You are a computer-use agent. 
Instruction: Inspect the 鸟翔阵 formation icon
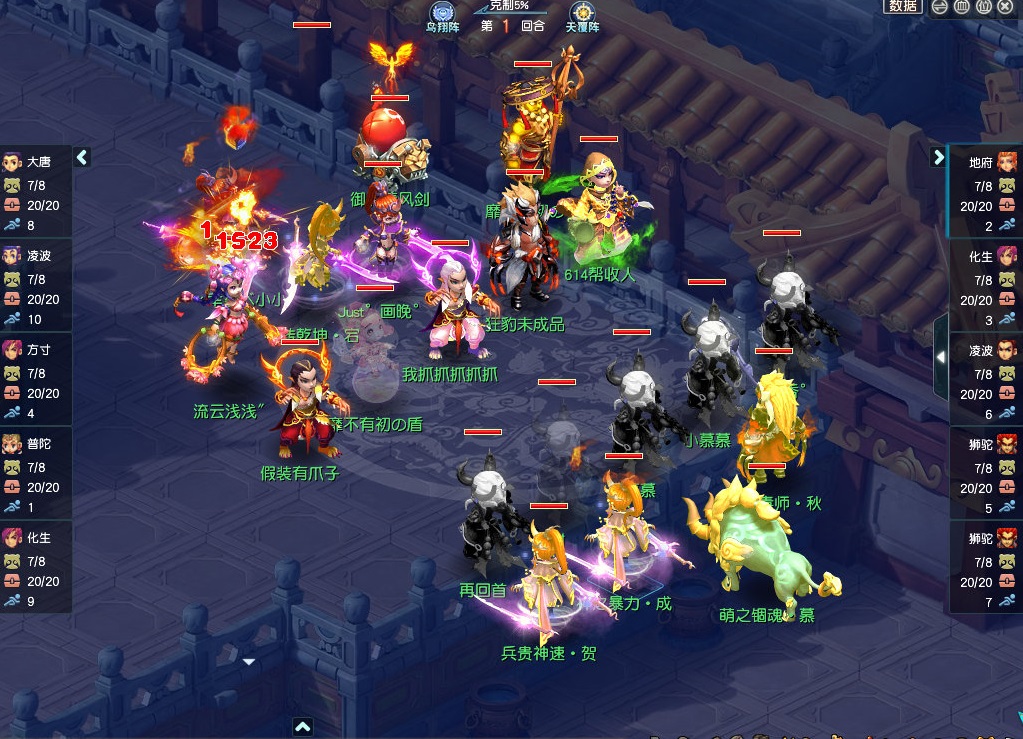[x=442, y=14]
